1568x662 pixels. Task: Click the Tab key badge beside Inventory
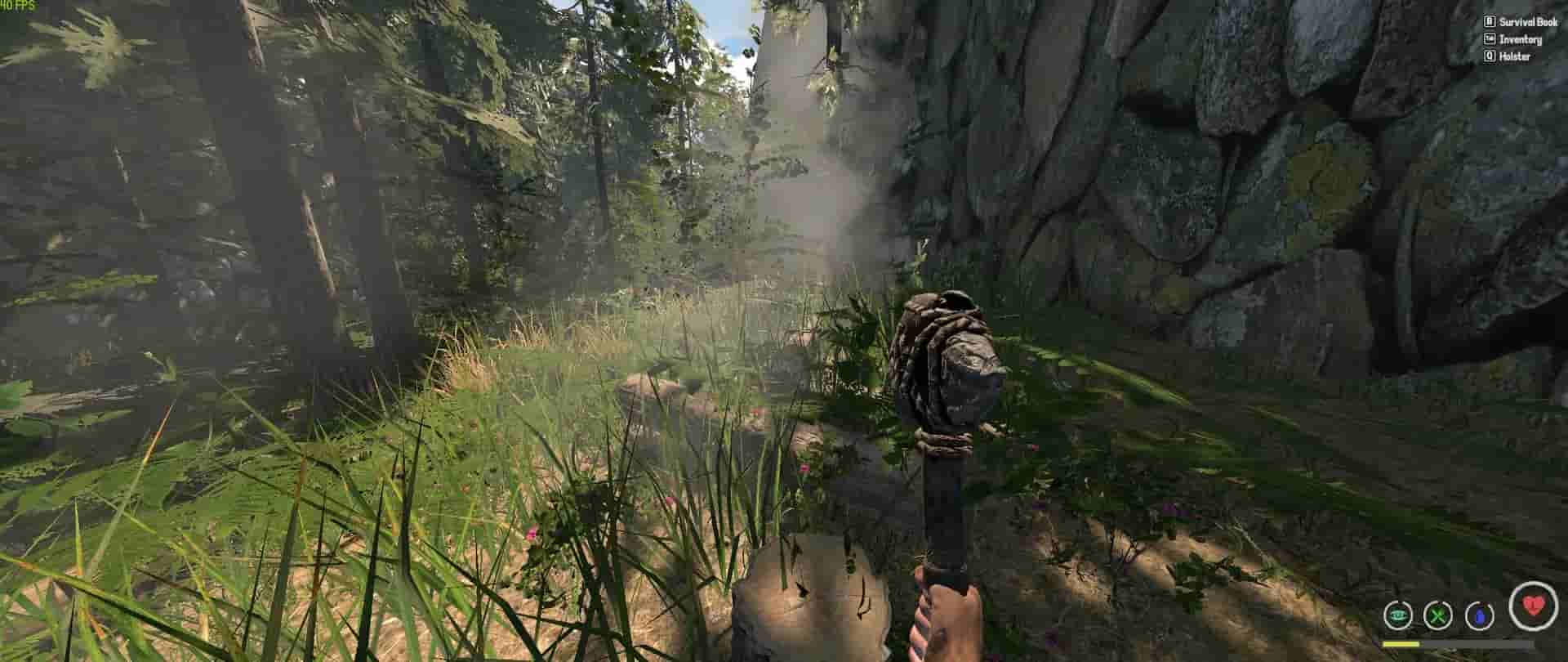pyautogui.click(x=1490, y=38)
